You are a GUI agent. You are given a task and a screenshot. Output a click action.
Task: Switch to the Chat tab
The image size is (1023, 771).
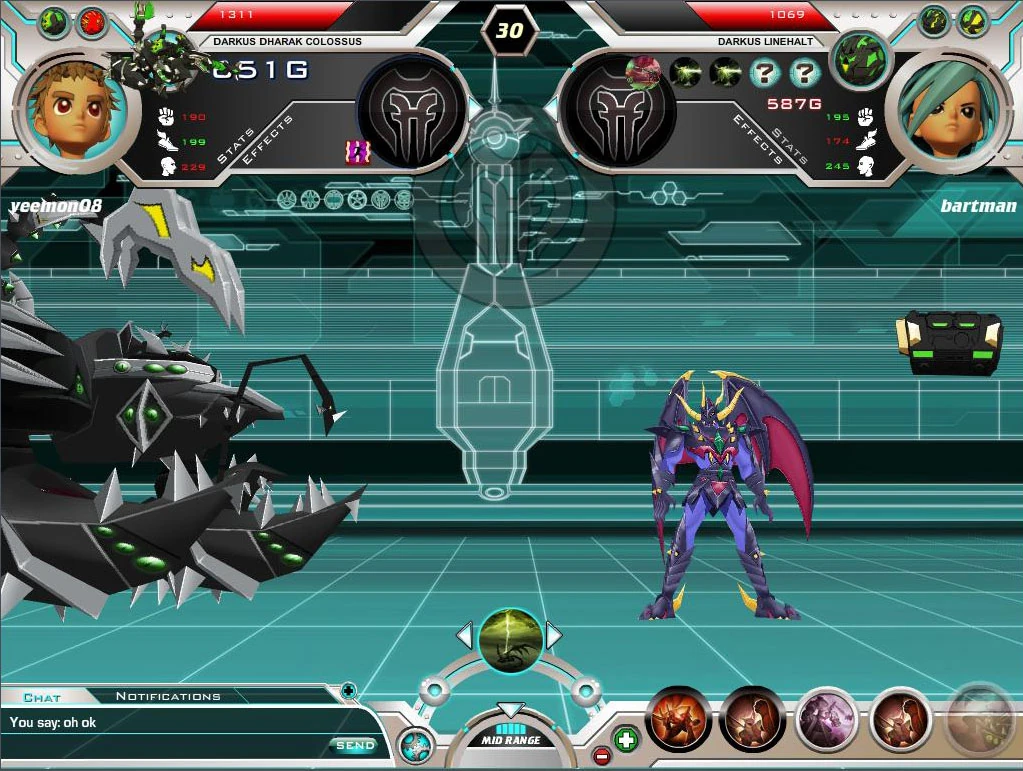pyautogui.click(x=42, y=697)
